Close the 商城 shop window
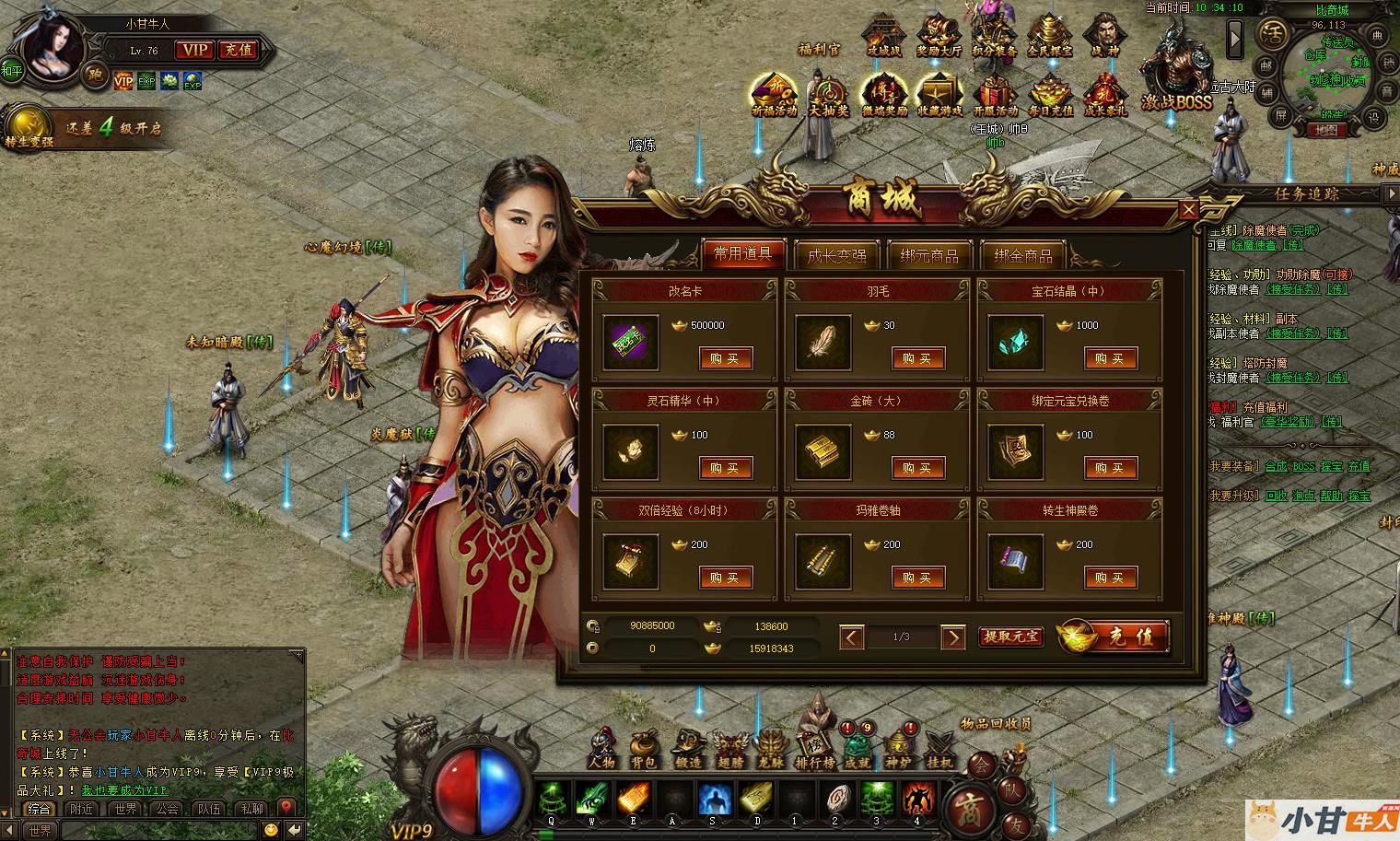The width and height of the screenshot is (1400, 841). pos(1188,210)
